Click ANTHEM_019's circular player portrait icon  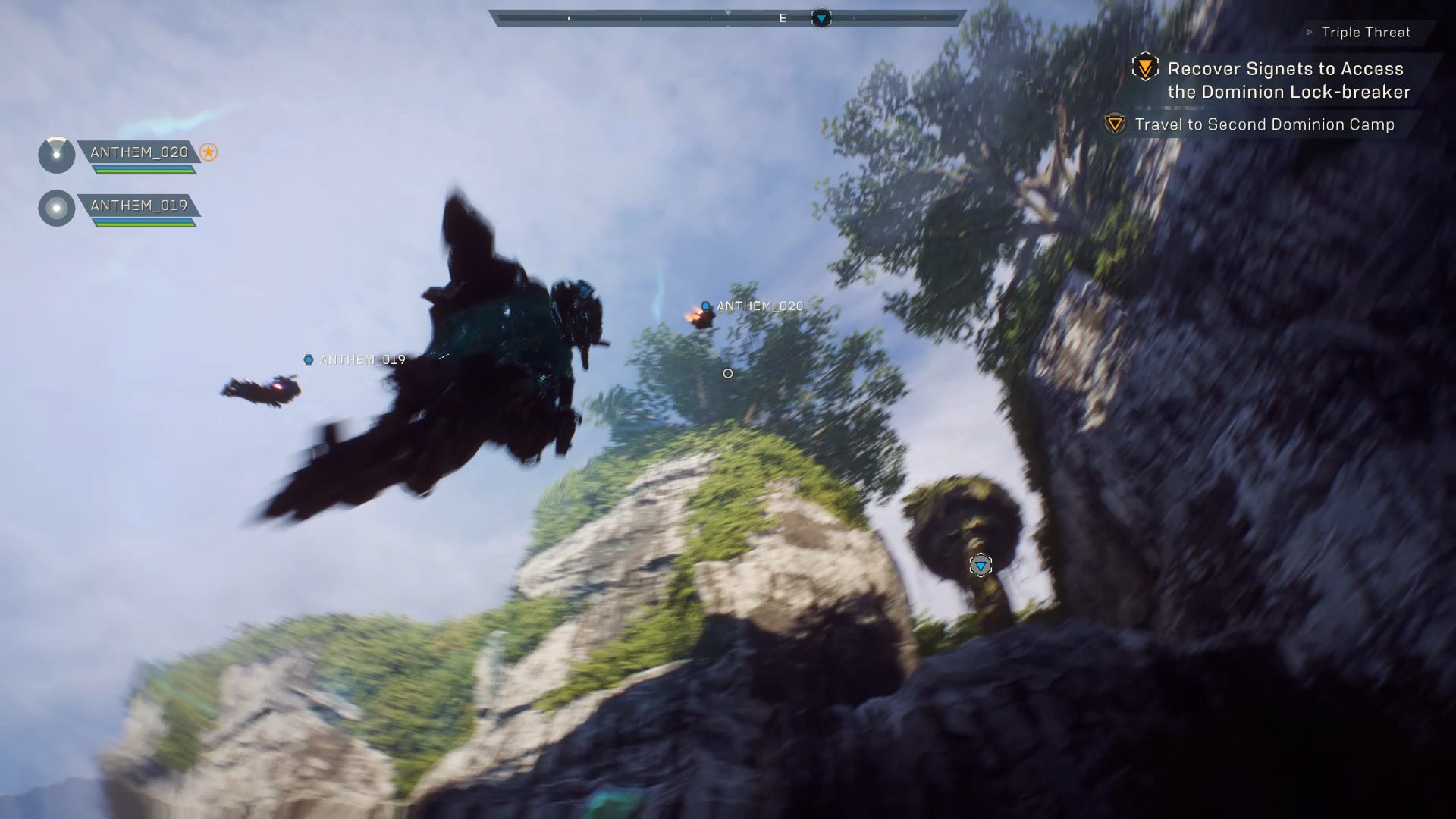point(56,208)
